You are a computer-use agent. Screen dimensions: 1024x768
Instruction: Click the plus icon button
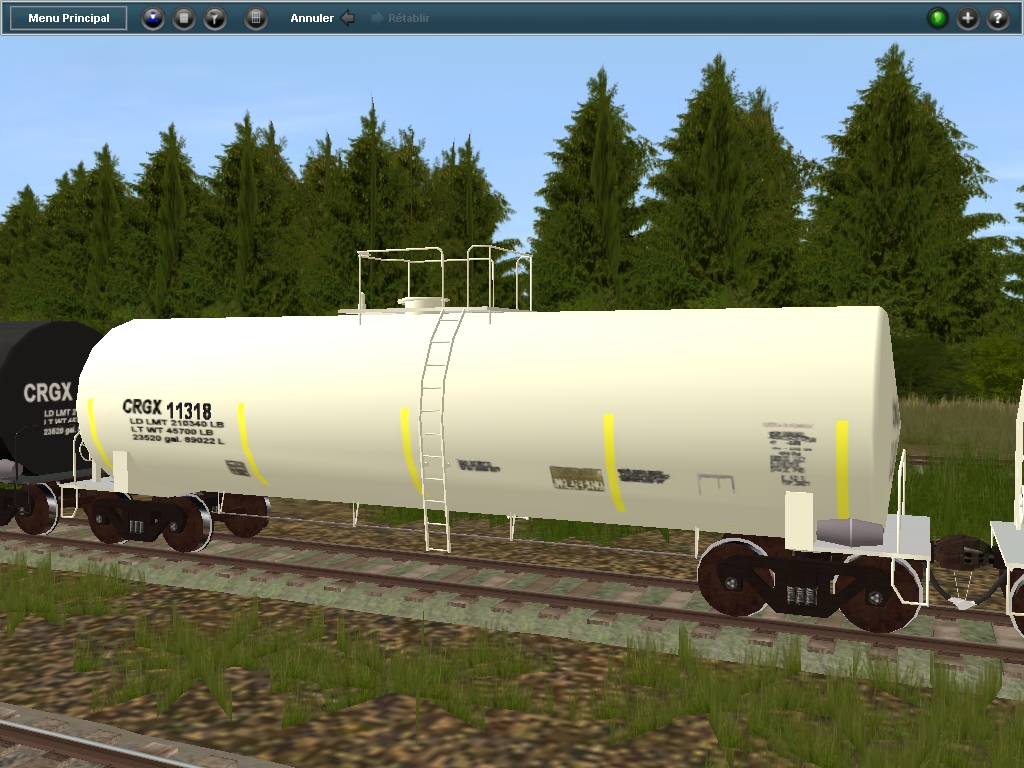click(968, 18)
